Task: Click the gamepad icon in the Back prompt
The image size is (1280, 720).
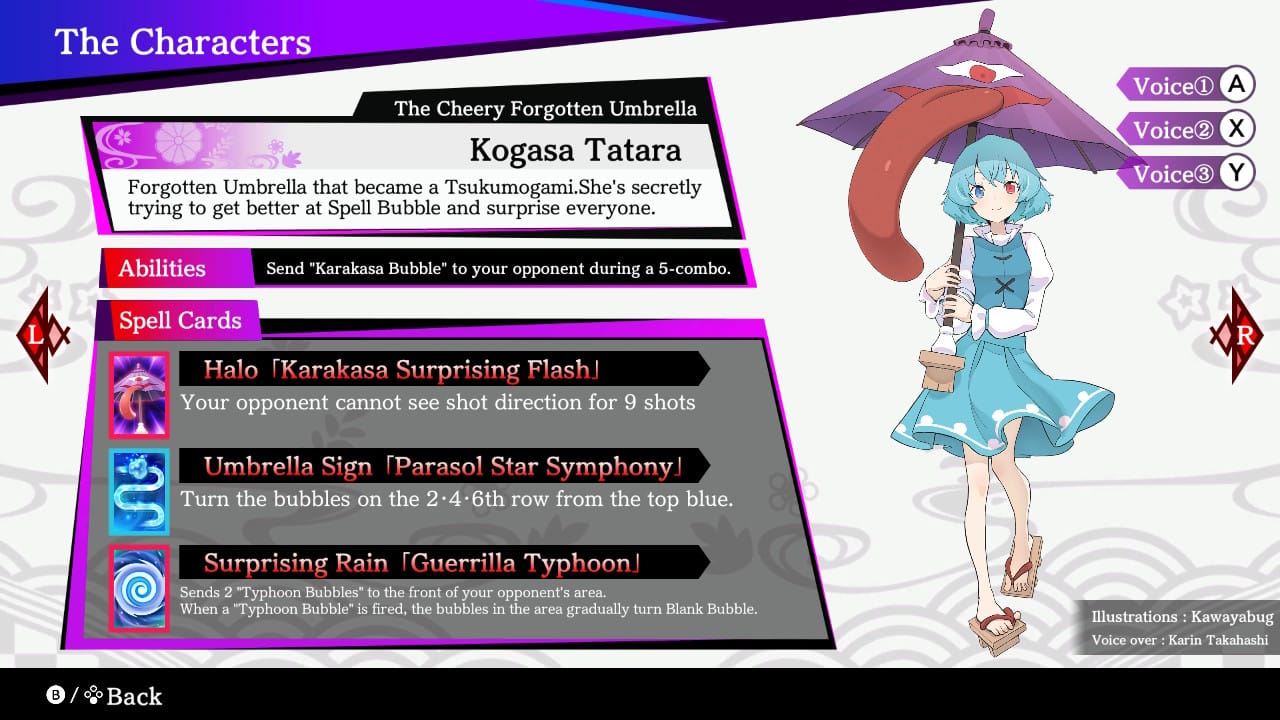Action: pyautogui.click(x=92, y=696)
